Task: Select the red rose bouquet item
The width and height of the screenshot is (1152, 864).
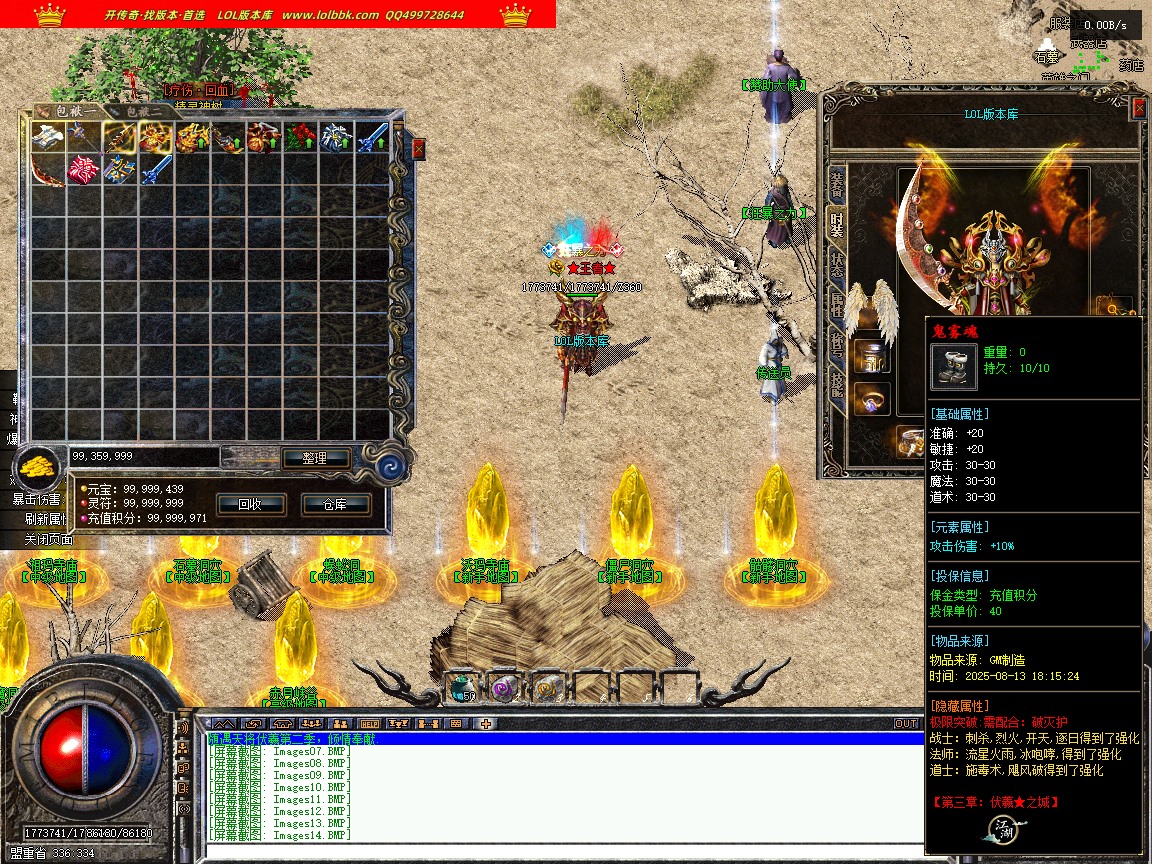Action: coord(299,139)
